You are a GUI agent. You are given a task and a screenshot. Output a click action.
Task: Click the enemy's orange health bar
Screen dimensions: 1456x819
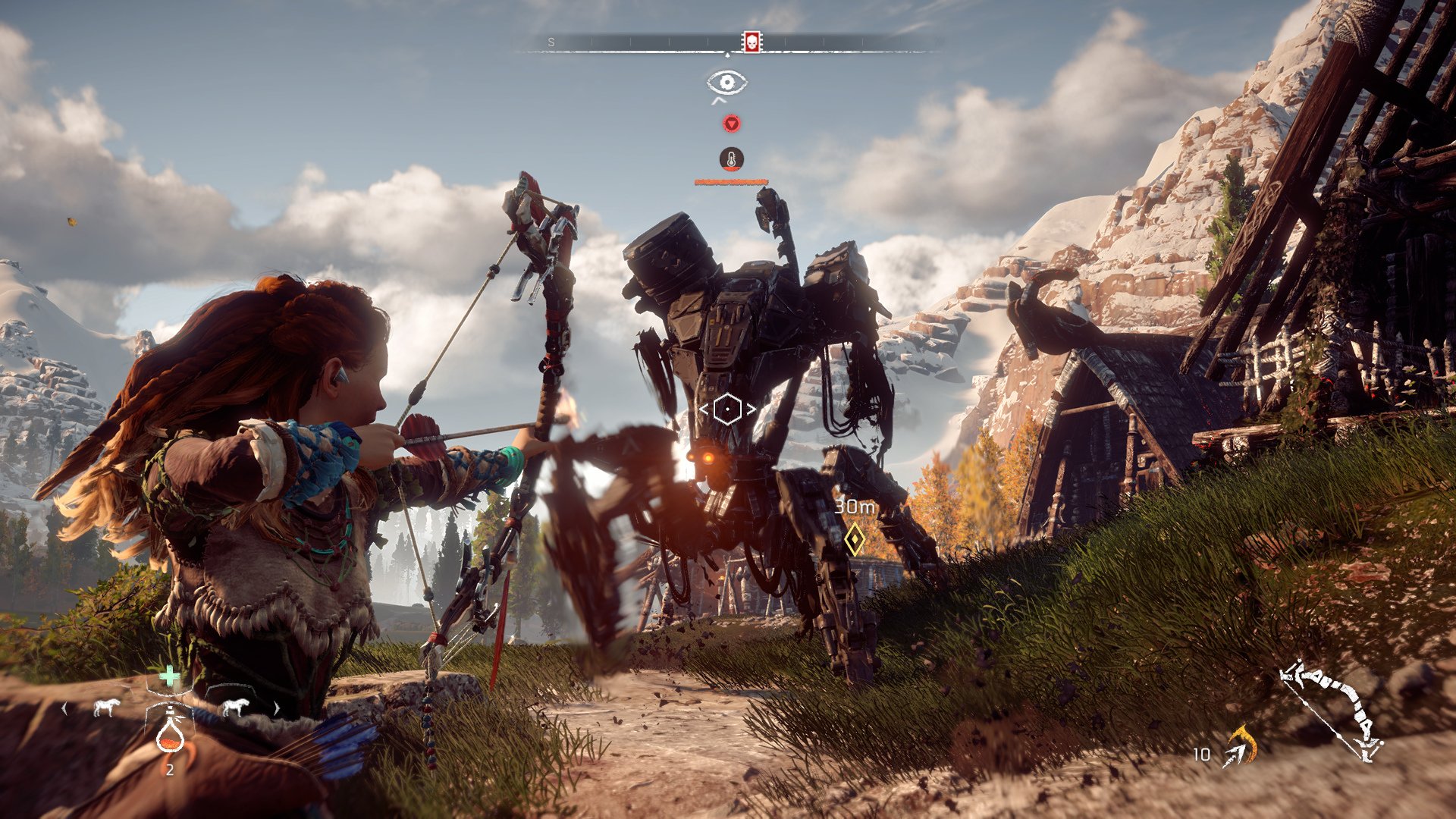tap(730, 182)
